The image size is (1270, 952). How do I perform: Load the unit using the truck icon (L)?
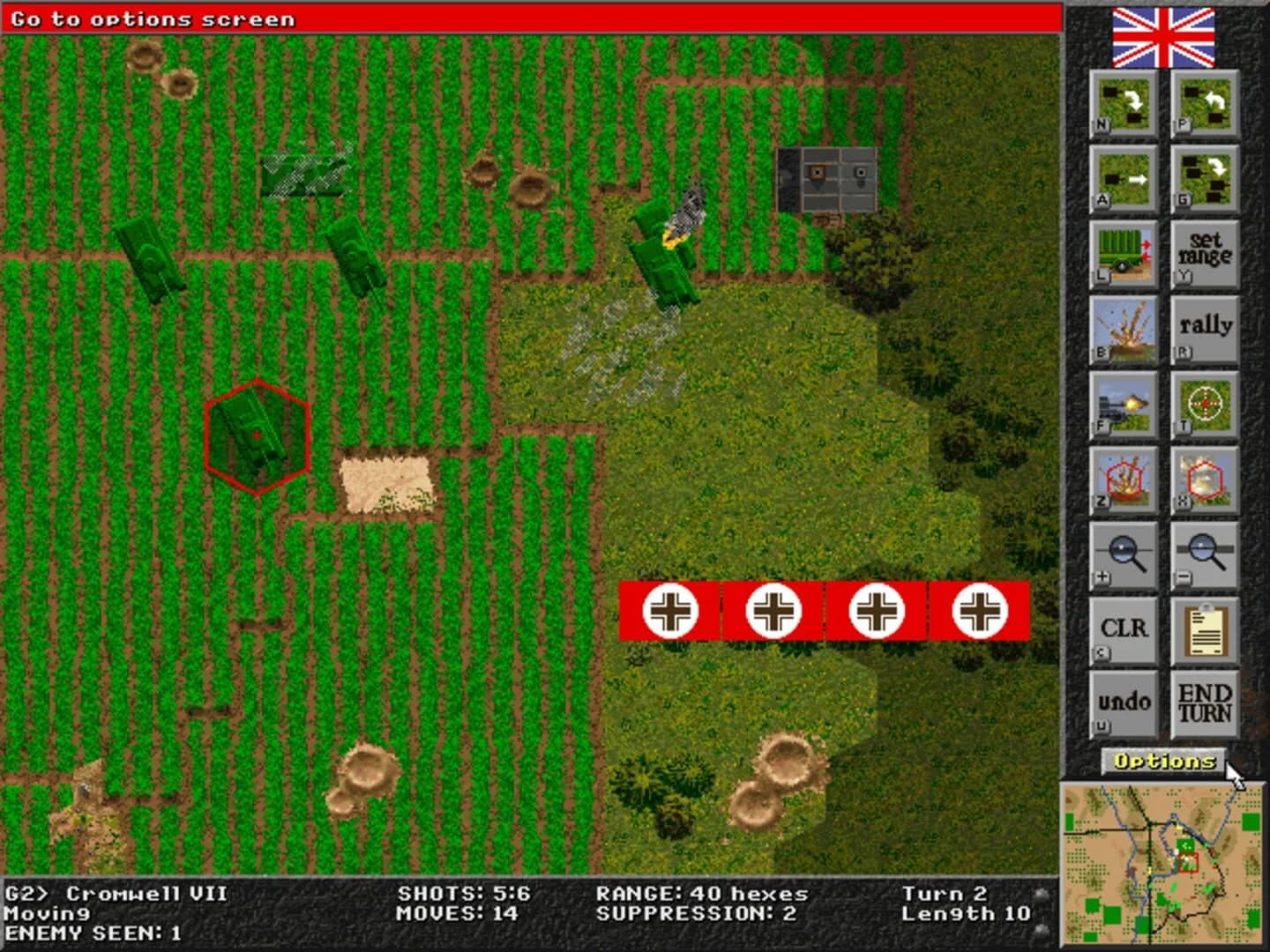(1124, 254)
